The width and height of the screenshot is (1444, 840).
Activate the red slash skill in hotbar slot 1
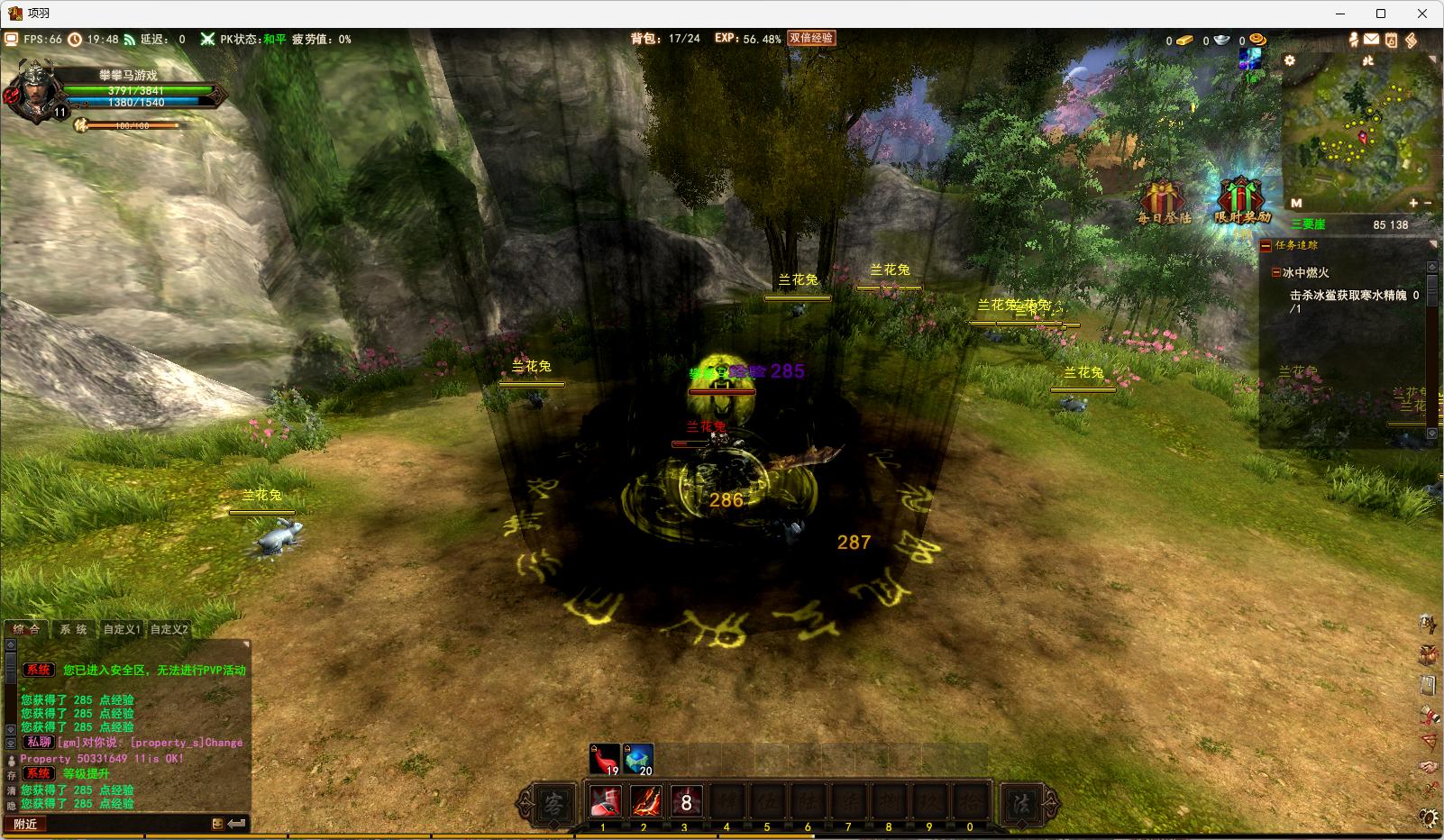point(605,801)
